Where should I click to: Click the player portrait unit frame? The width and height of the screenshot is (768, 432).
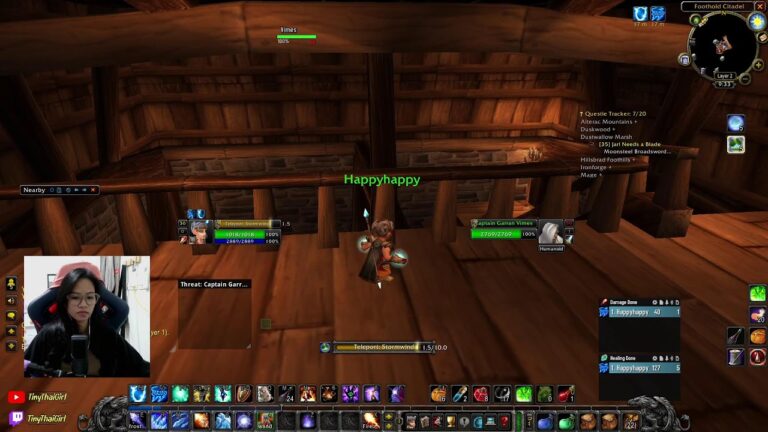click(196, 232)
